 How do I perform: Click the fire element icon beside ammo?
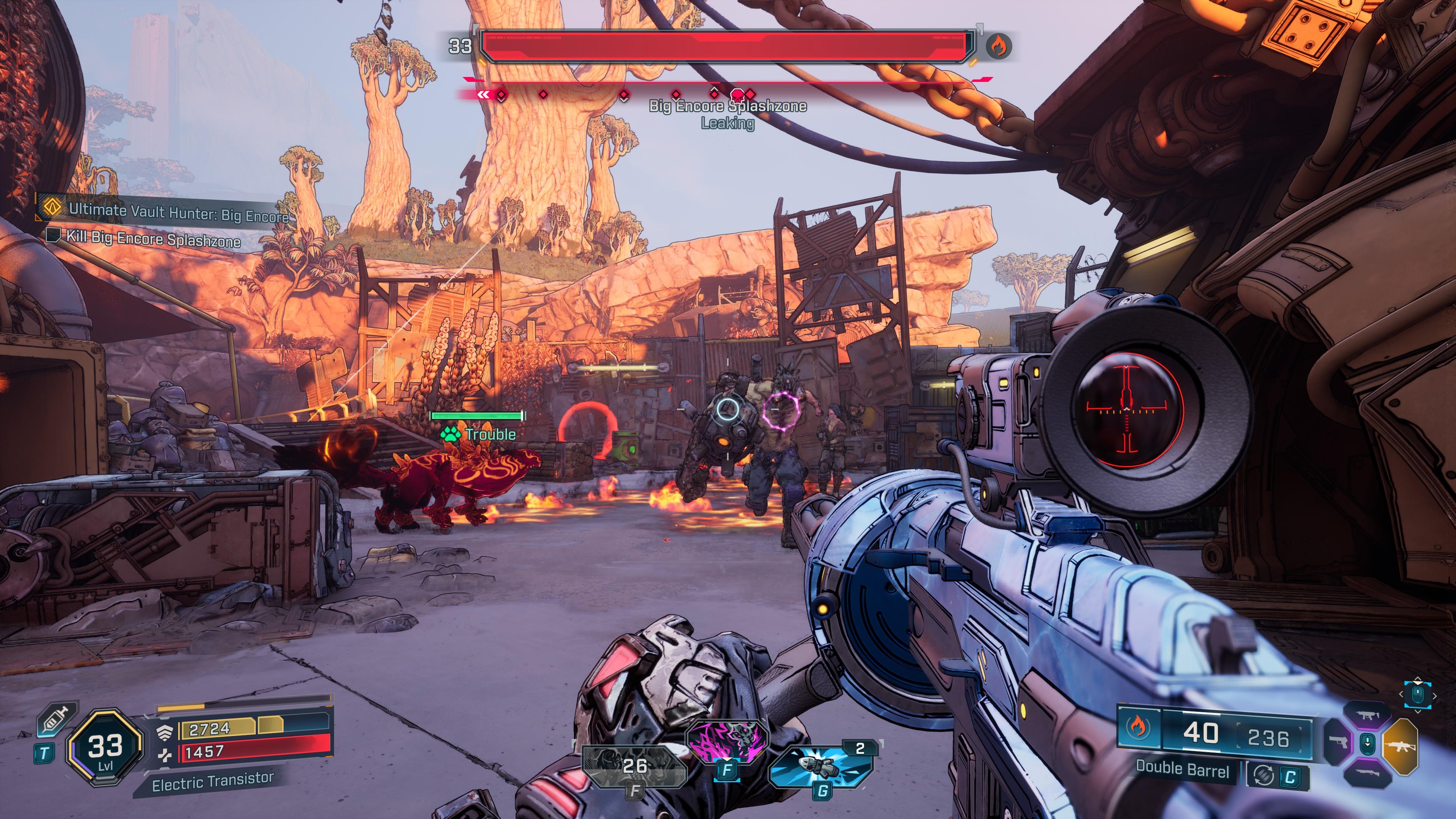point(1136,728)
